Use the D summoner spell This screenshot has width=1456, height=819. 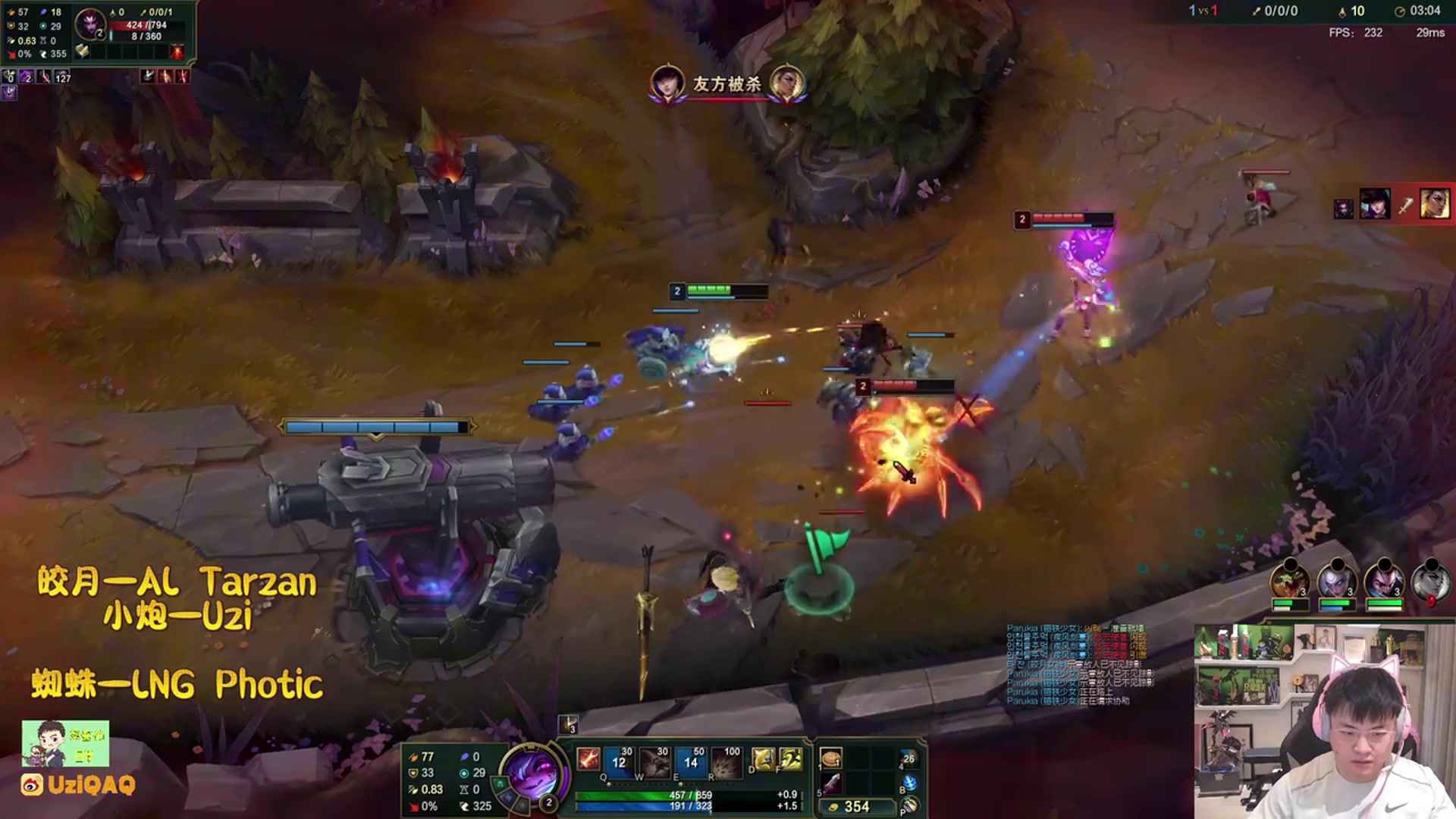(763, 758)
